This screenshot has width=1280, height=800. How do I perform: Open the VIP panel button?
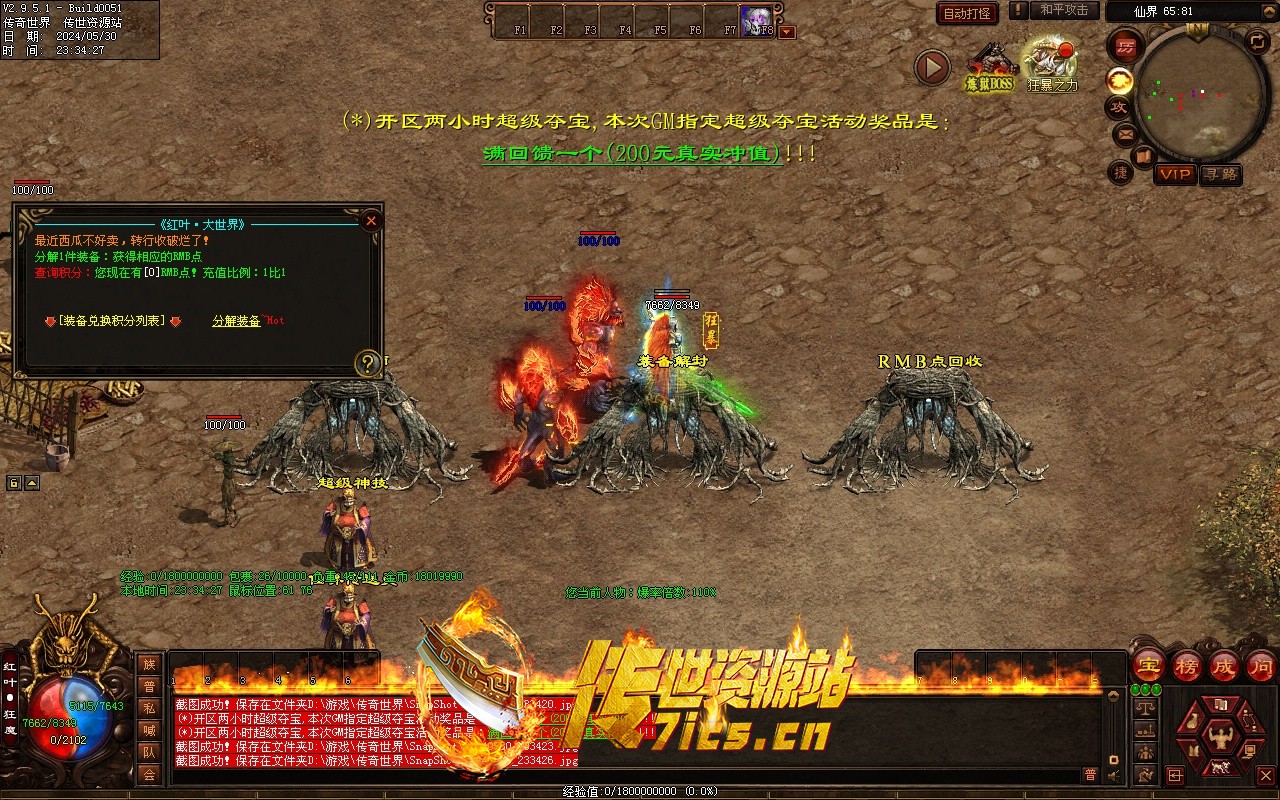[1175, 174]
